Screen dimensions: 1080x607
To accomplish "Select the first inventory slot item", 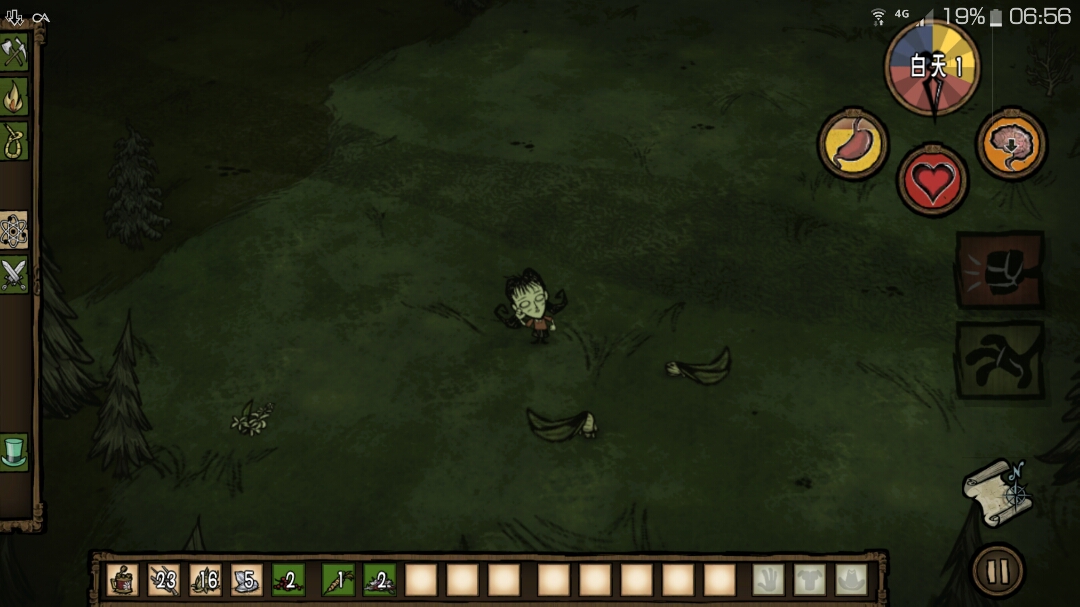I will pos(122,580).
